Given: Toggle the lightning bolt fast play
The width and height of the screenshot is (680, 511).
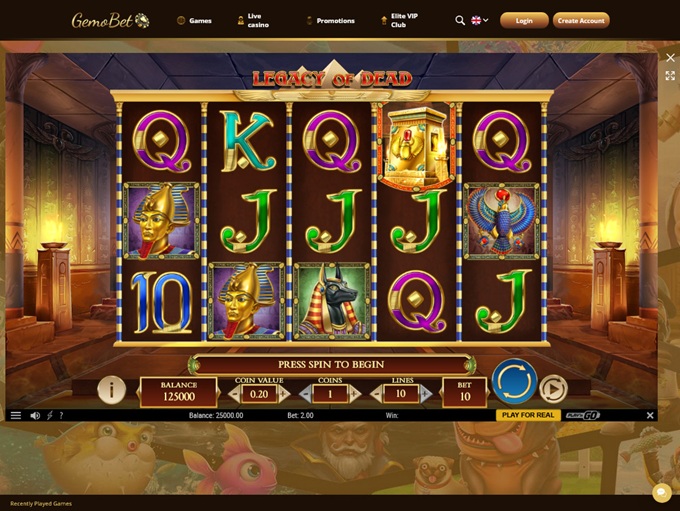Looking at the screenshot, I should pos(50,415).
